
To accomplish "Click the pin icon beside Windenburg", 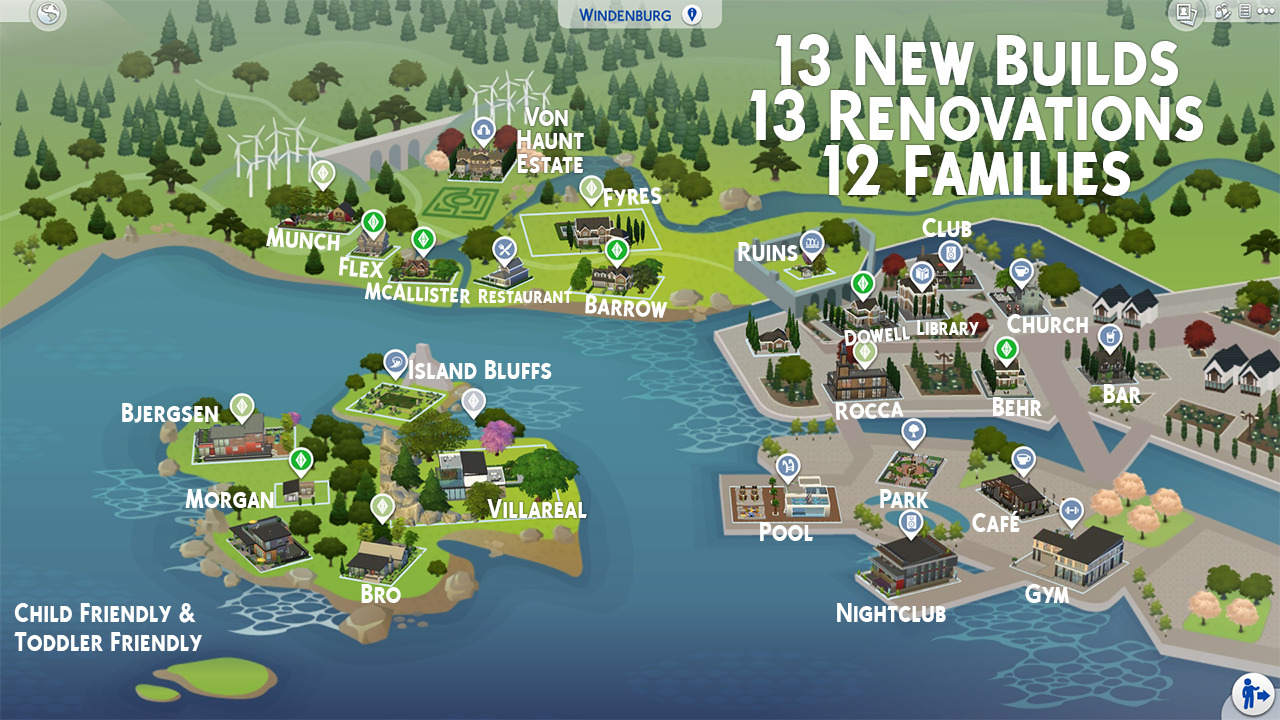I will coord(691,14).
